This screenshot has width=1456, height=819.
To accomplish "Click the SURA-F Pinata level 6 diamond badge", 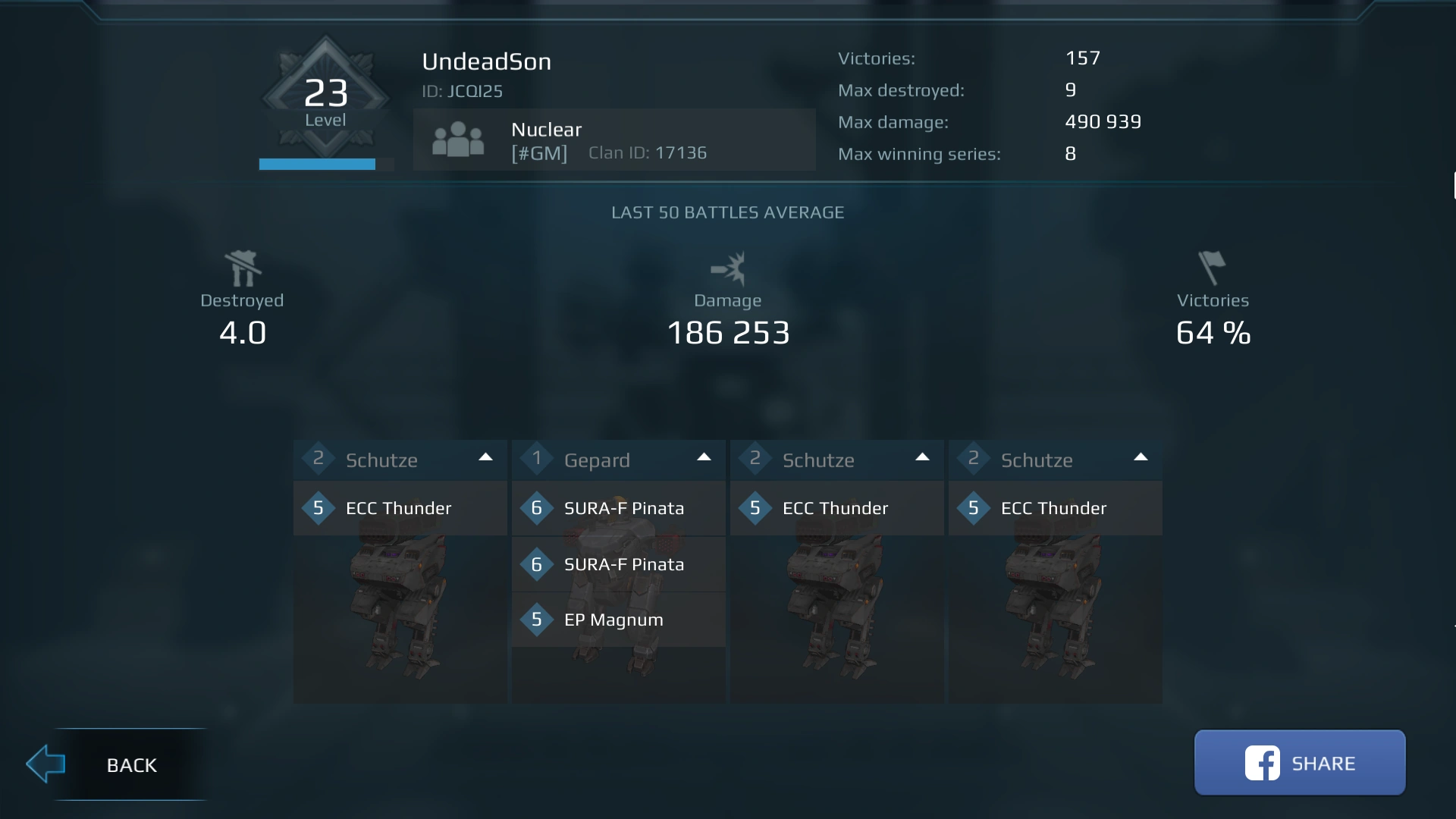I will click(538, 509).
